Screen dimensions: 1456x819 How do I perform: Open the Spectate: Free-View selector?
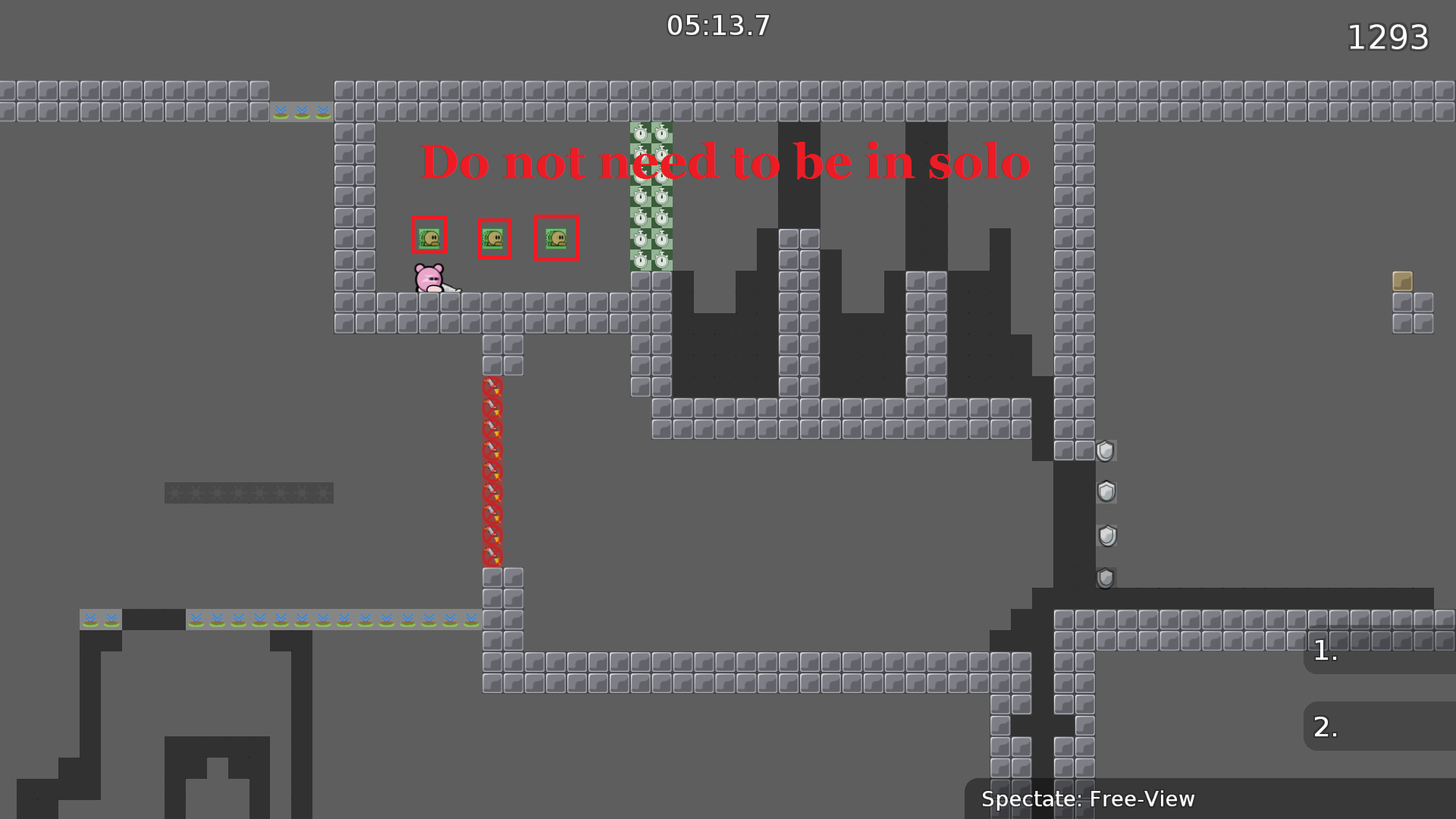point(1087,799)
